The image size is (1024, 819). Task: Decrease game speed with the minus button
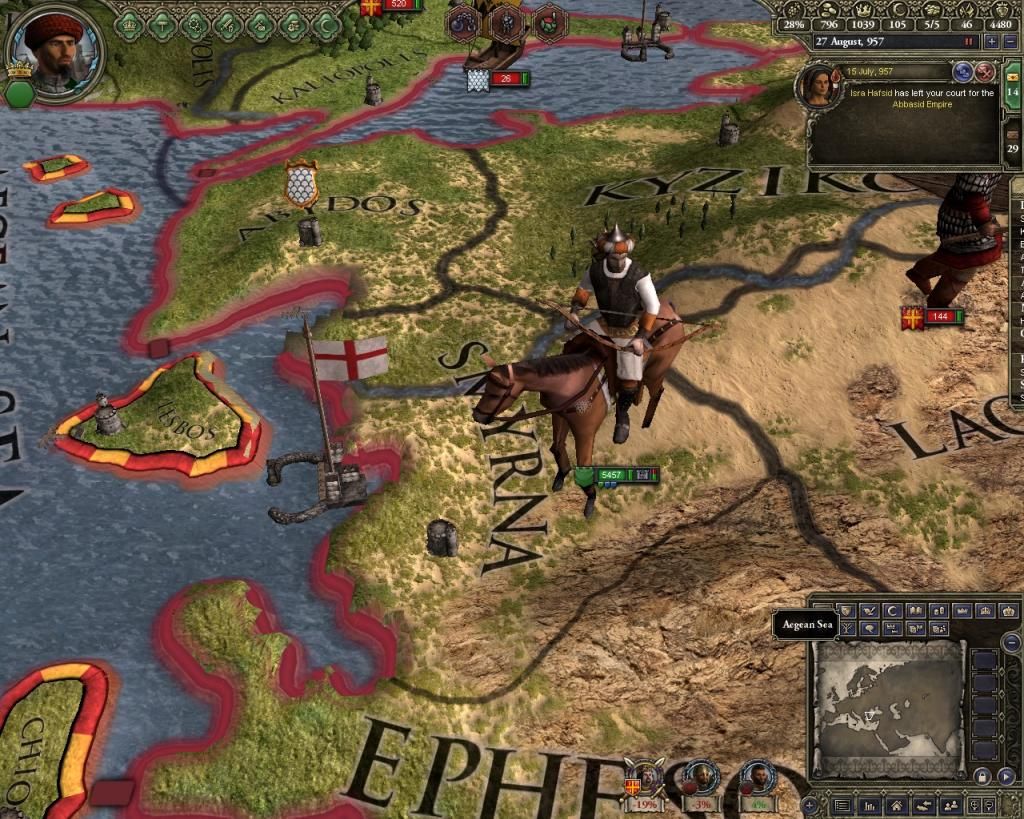tap(1008, 42)
